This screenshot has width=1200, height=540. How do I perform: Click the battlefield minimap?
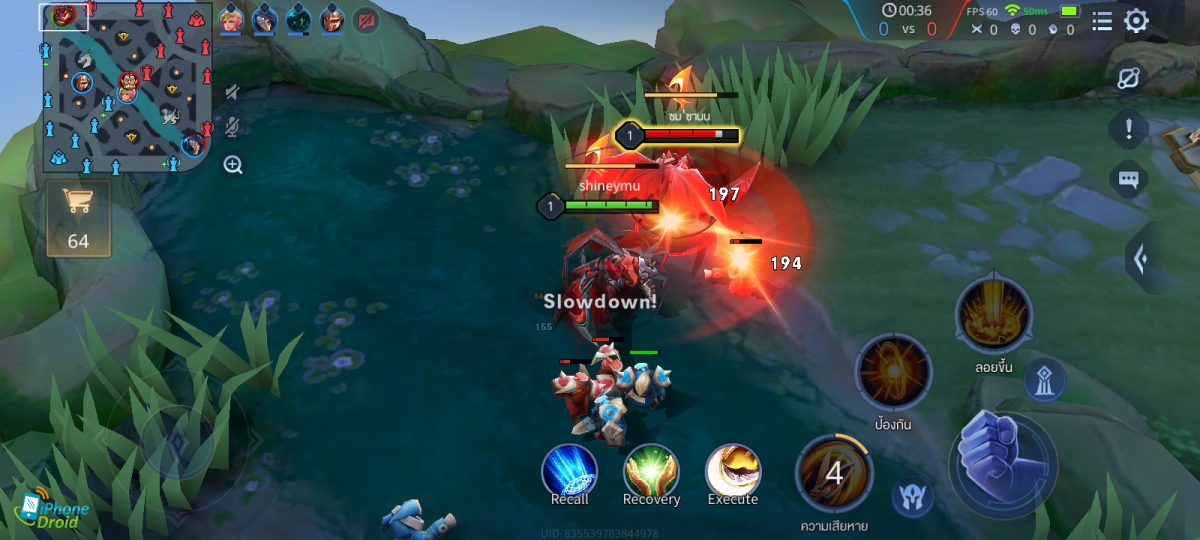pos(127,88)
